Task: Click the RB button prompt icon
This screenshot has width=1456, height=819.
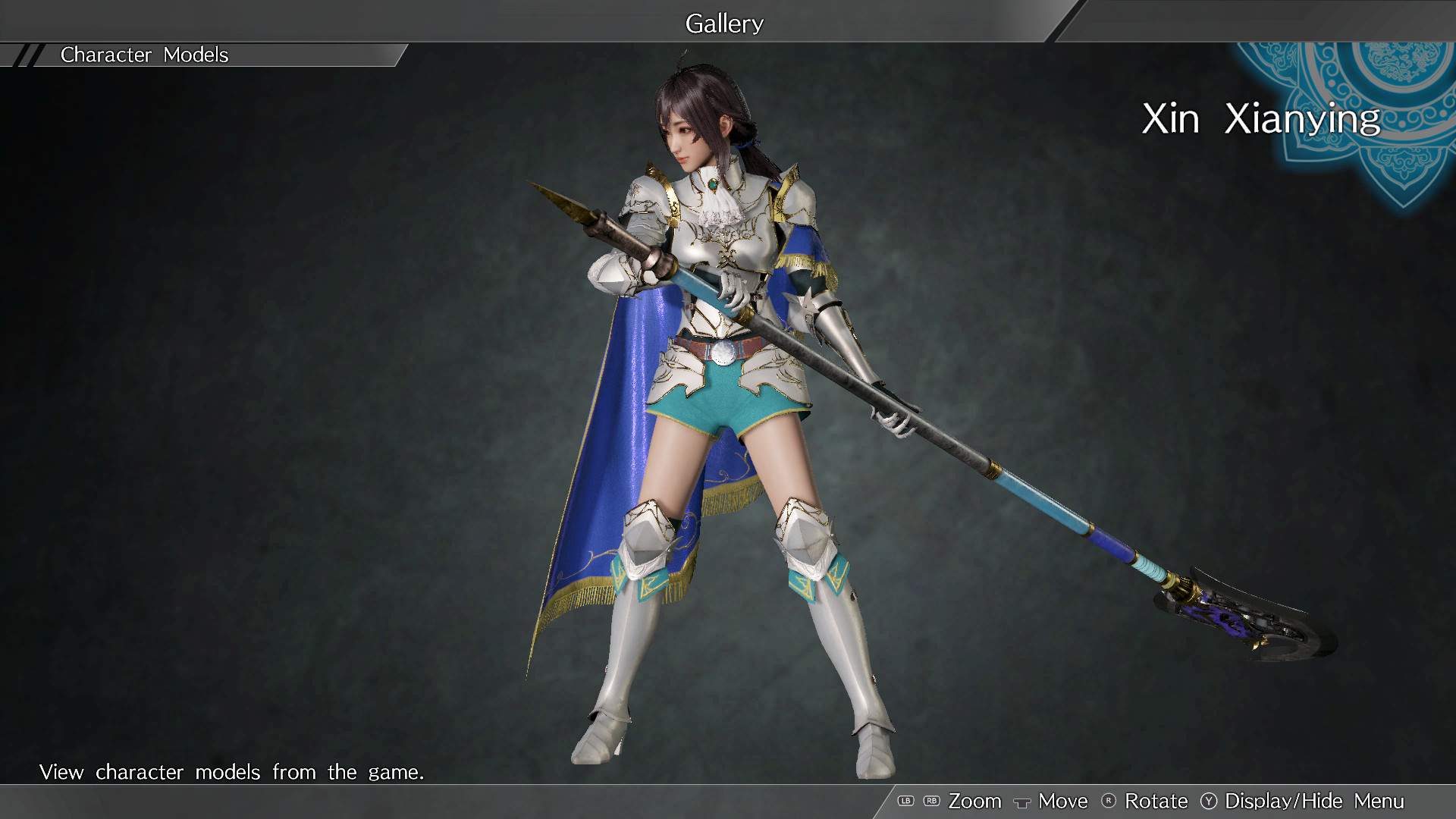Action: [931, 801]
